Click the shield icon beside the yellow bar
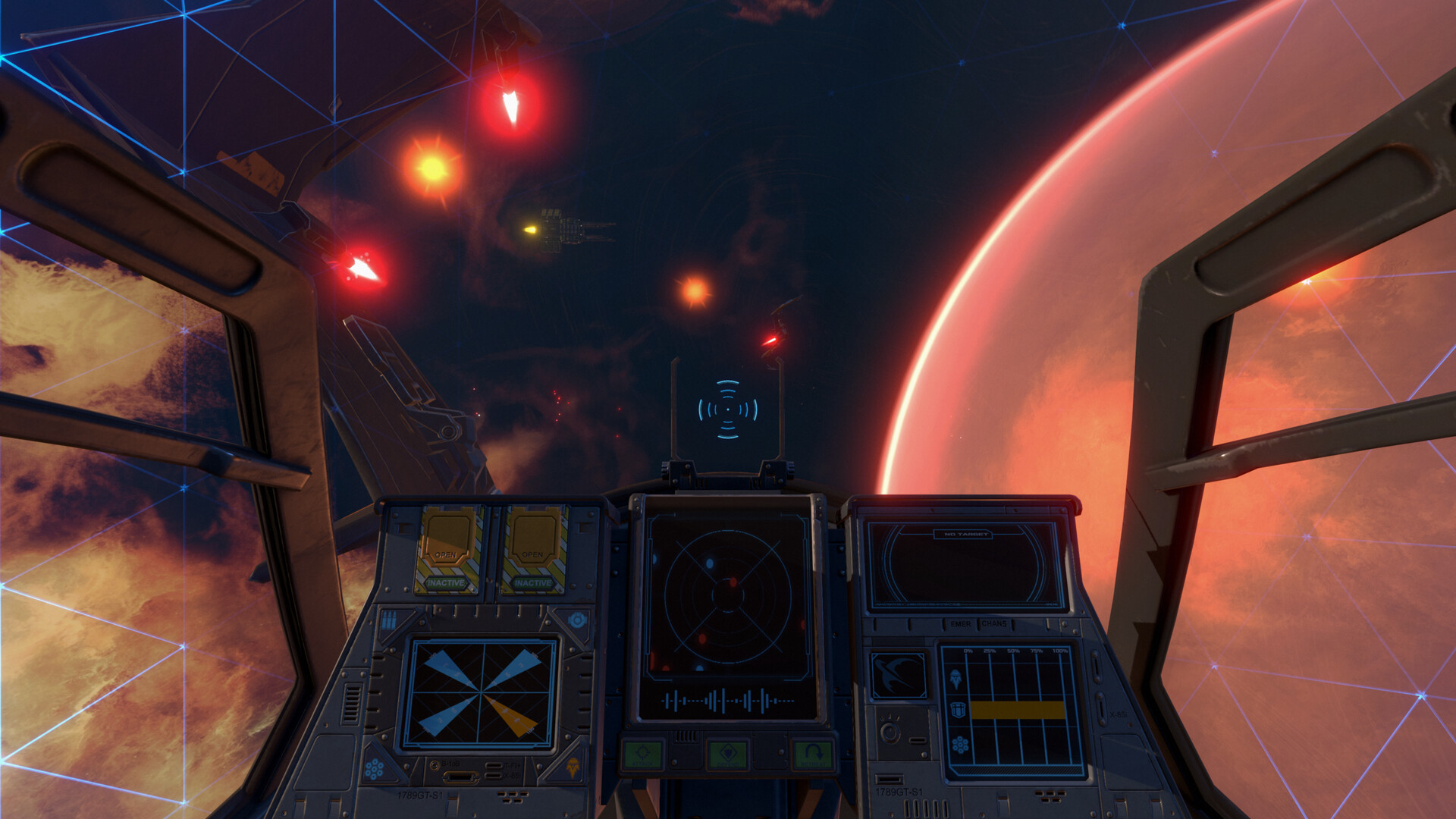This screenshot has height=819, width=1456. [x=958, y=711]
